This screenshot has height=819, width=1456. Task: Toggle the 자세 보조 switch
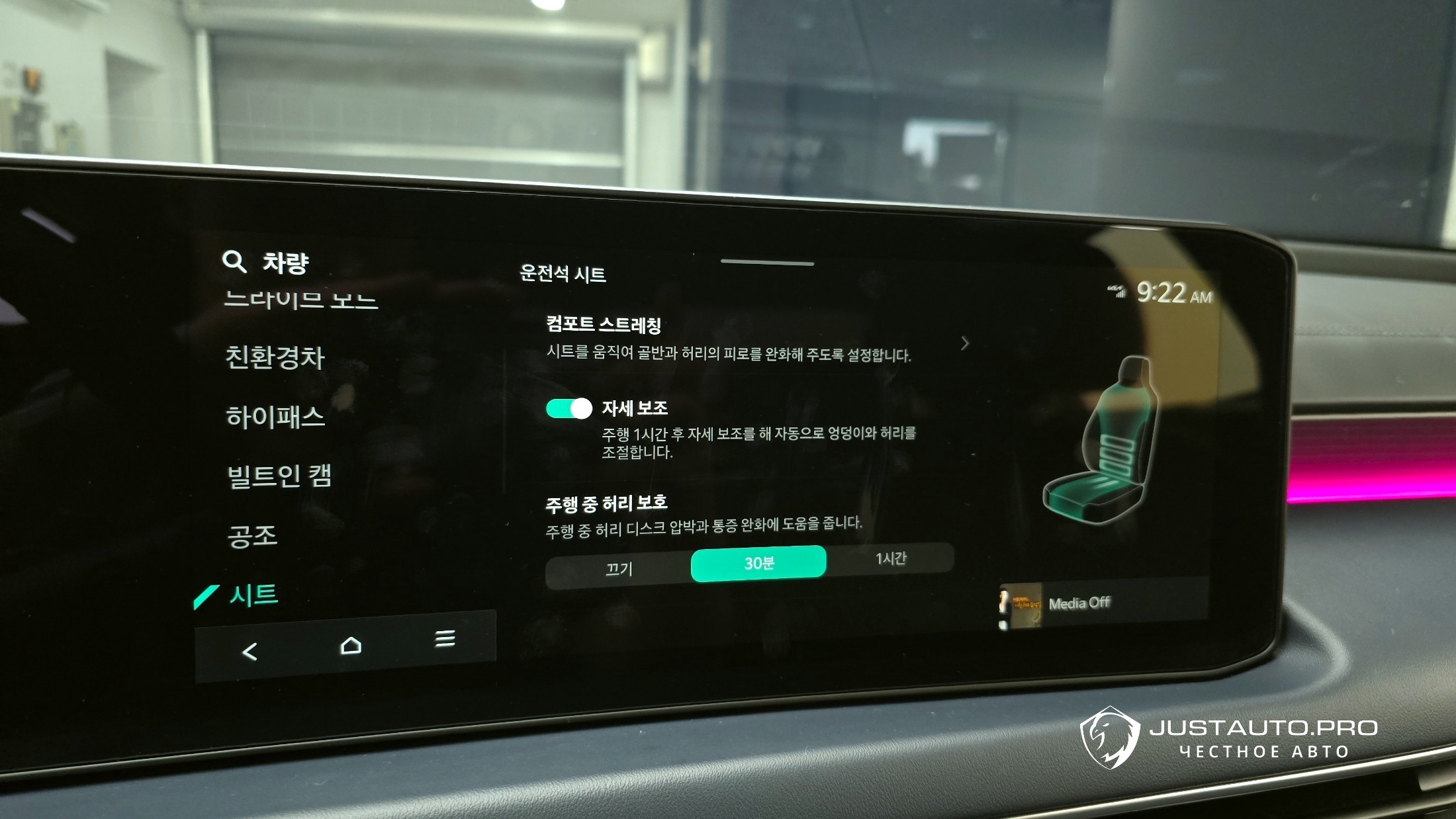pyautogui.click(x=569, y=409)
